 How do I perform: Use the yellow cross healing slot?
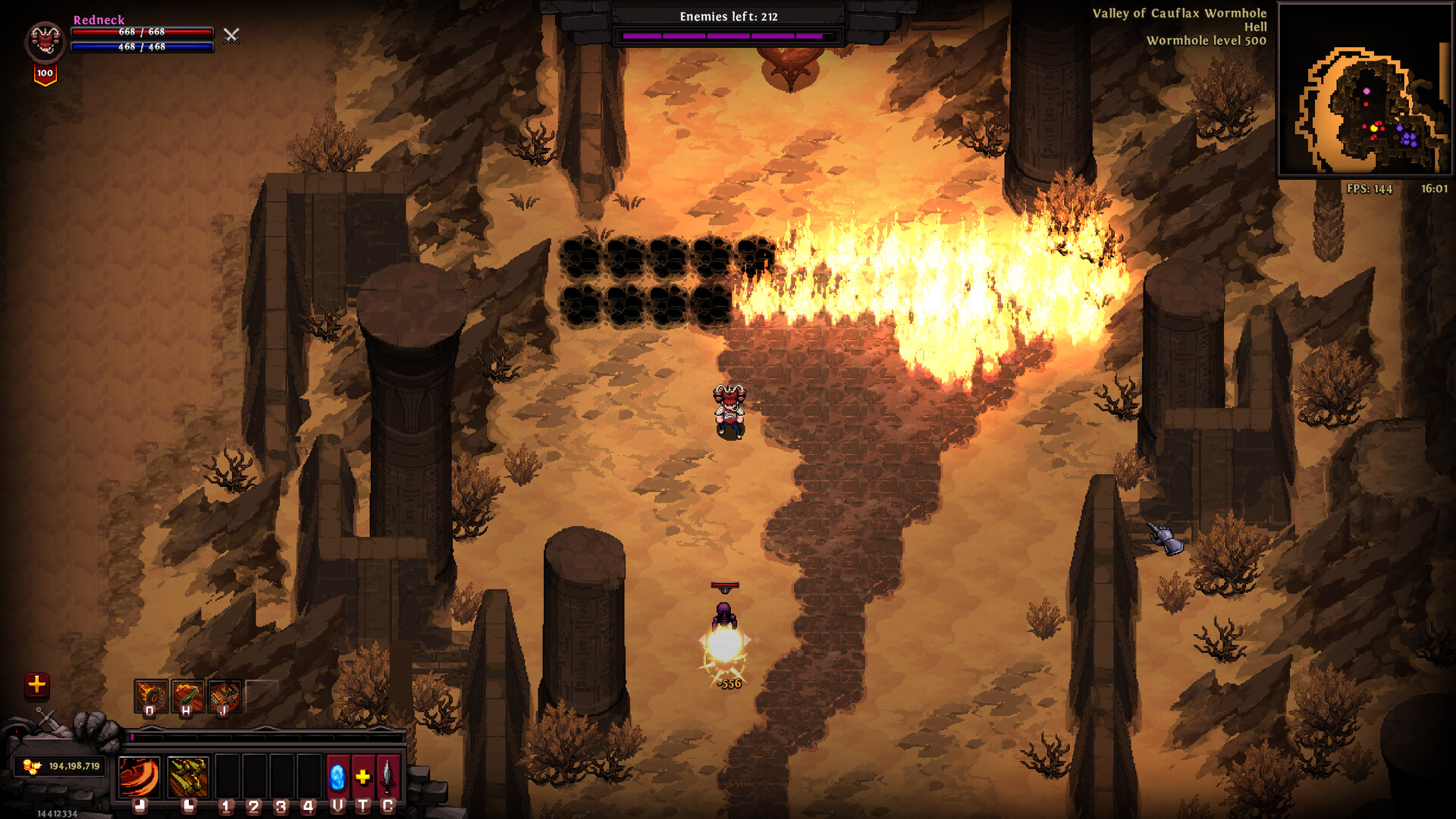tap(363, 777)
